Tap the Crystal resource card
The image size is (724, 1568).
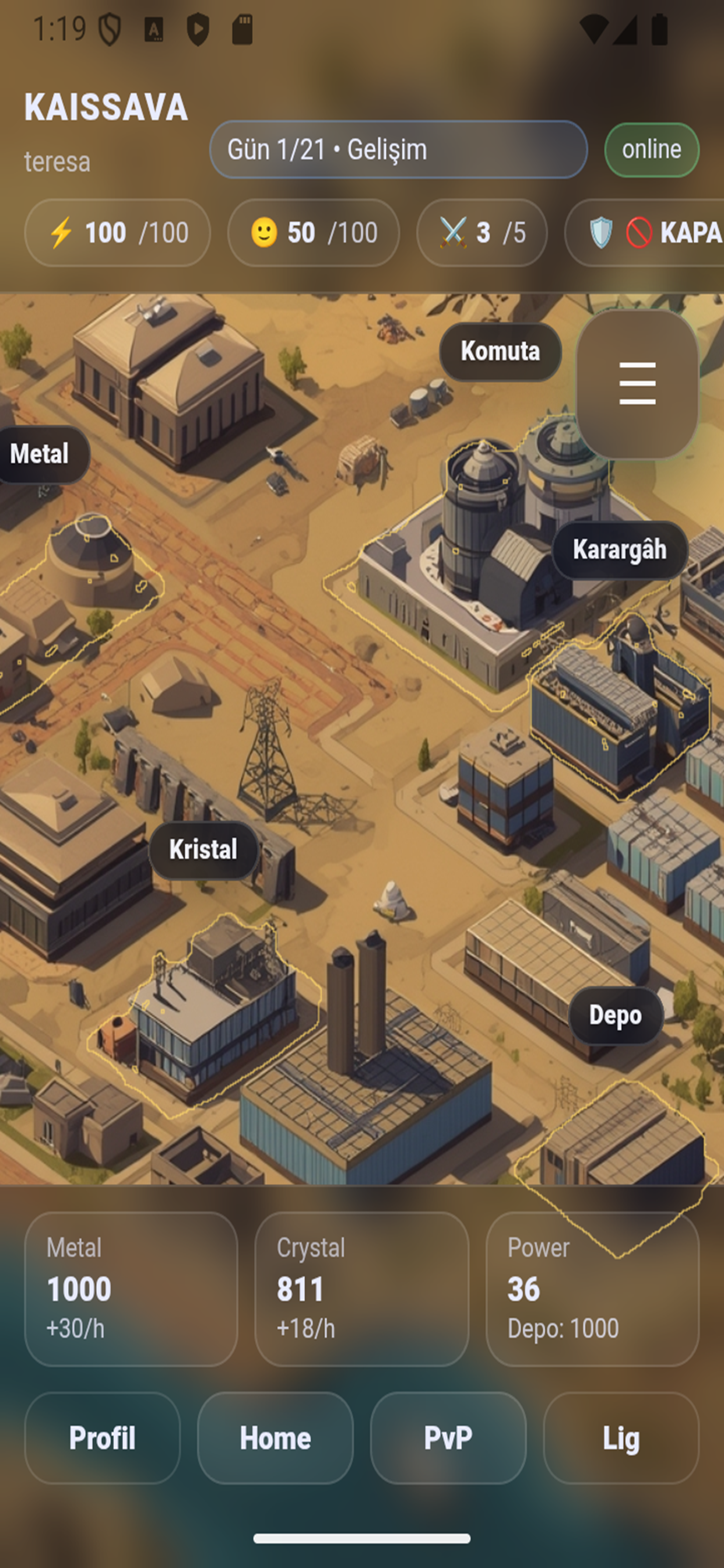point(361,1289)
